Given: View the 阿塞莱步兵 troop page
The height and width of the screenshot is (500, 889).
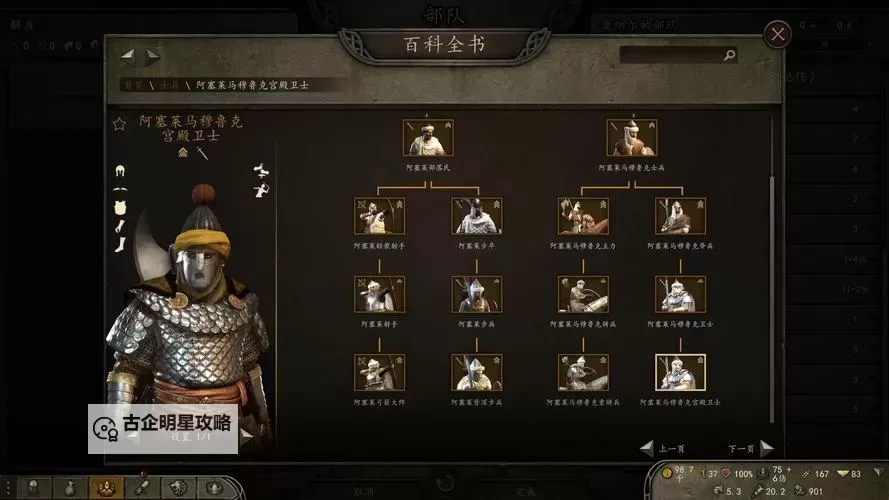Looking at the screenshot, I should click(x=477, y=295).
